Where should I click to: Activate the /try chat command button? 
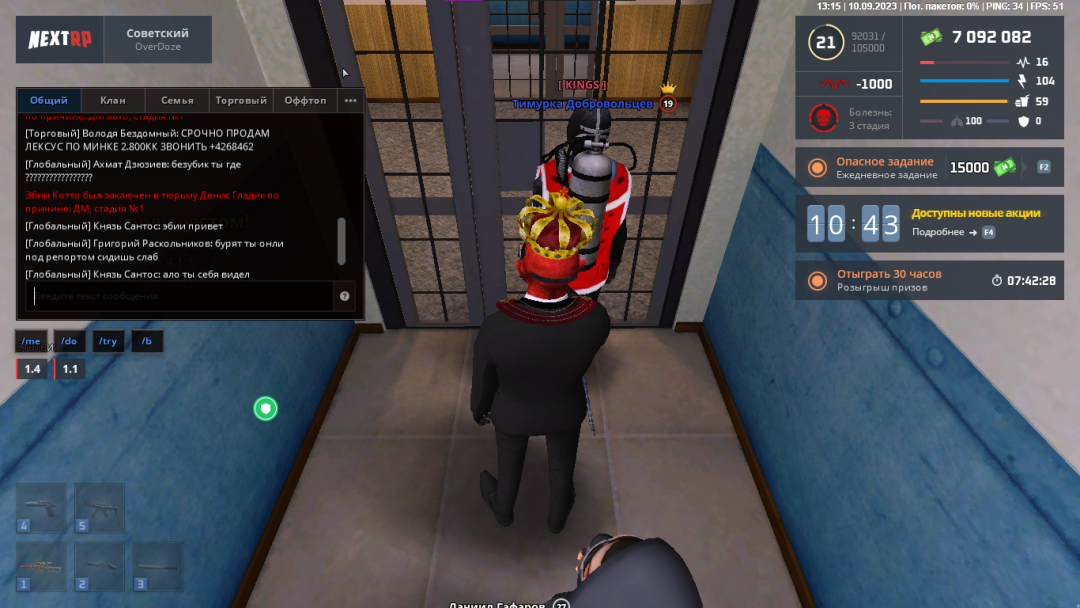click(108, 341)
